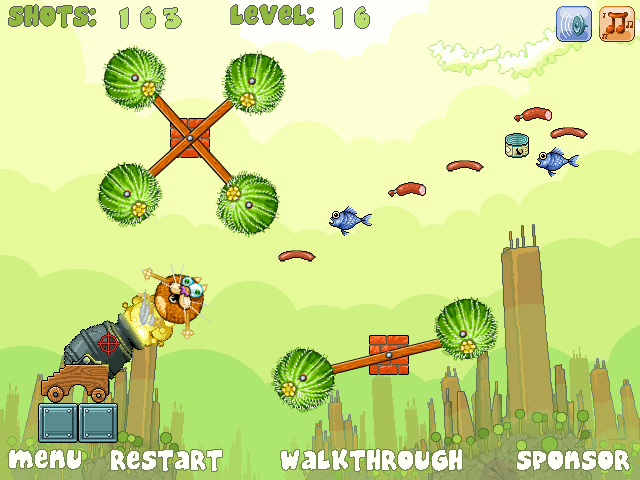This screenshot has height=480, width=640.
Task: Visit the Sponsor link
Action: click(x=573, y=460)
